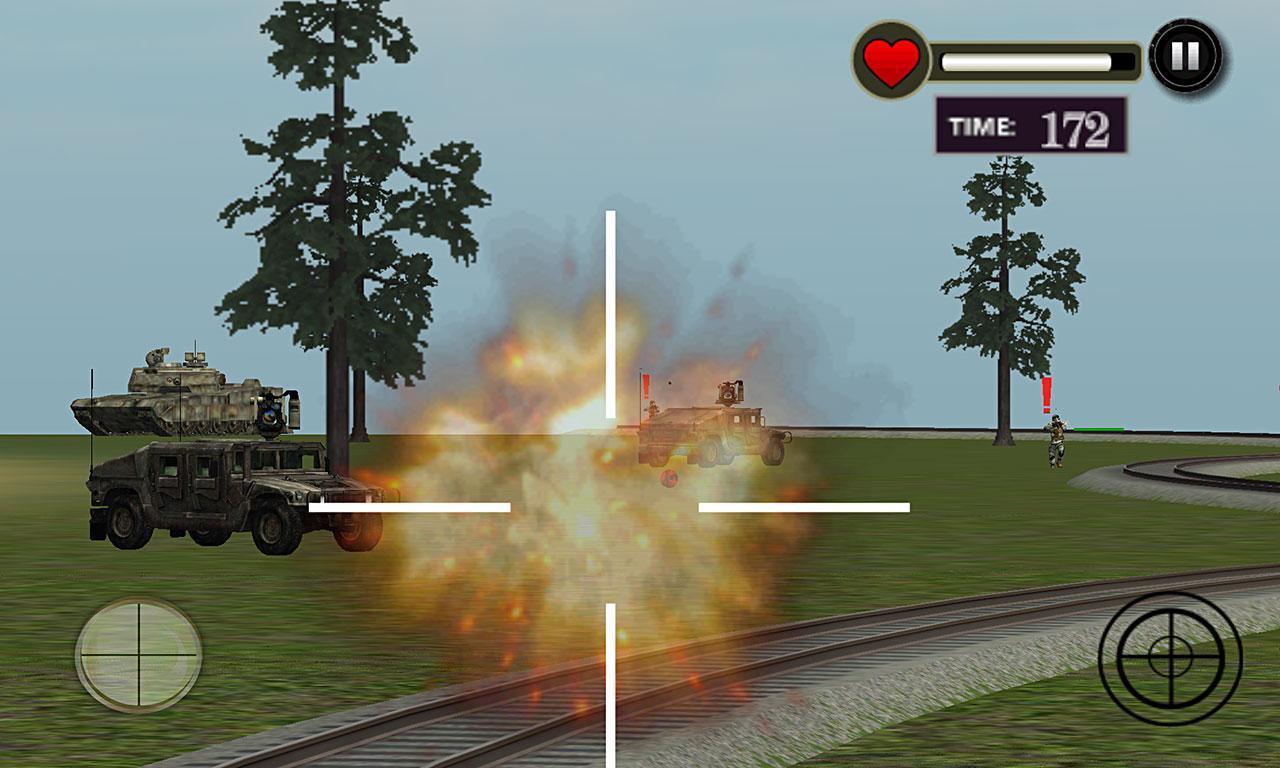Toggle pause by pressing the pause control

pyautogui.click(x=1185, y=55)
